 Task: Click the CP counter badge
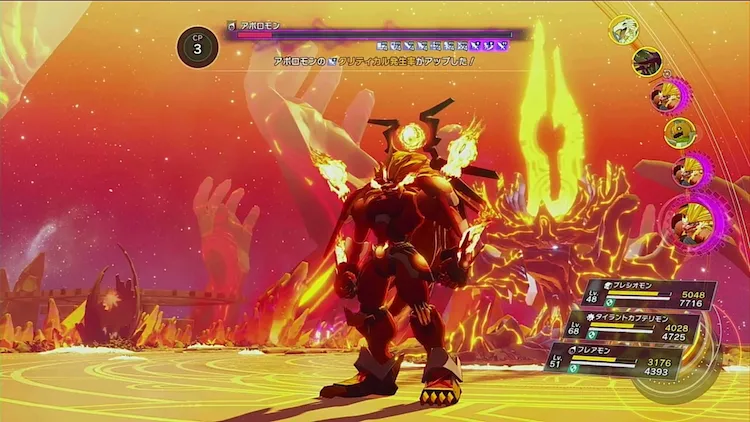[197, 44]
